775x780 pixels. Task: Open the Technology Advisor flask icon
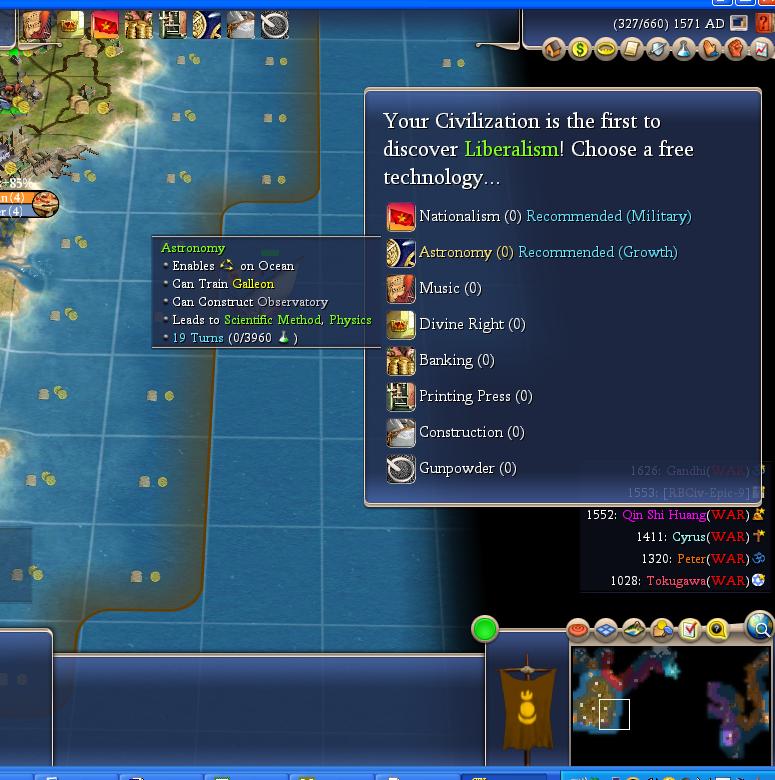(684, 49)
